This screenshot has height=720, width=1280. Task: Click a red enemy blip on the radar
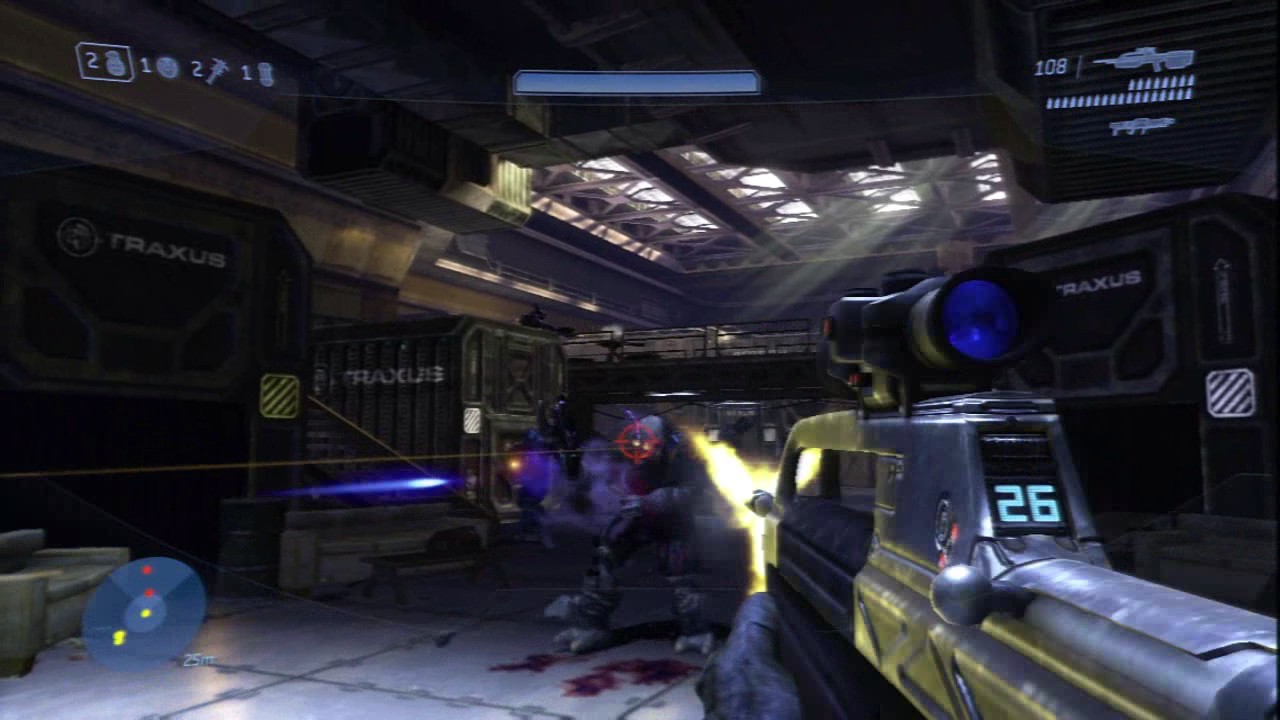pyautogui.click(x=147, y=570)
